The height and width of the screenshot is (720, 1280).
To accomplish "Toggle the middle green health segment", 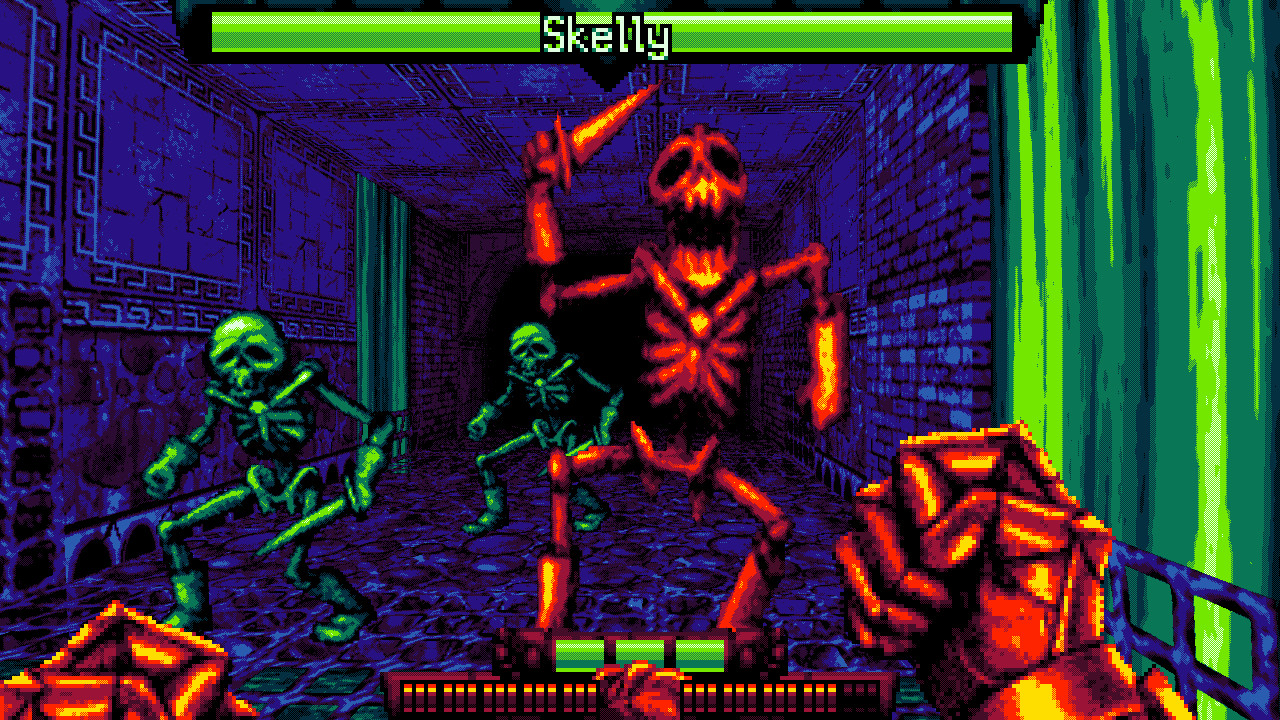I will (x=640, y=653).
